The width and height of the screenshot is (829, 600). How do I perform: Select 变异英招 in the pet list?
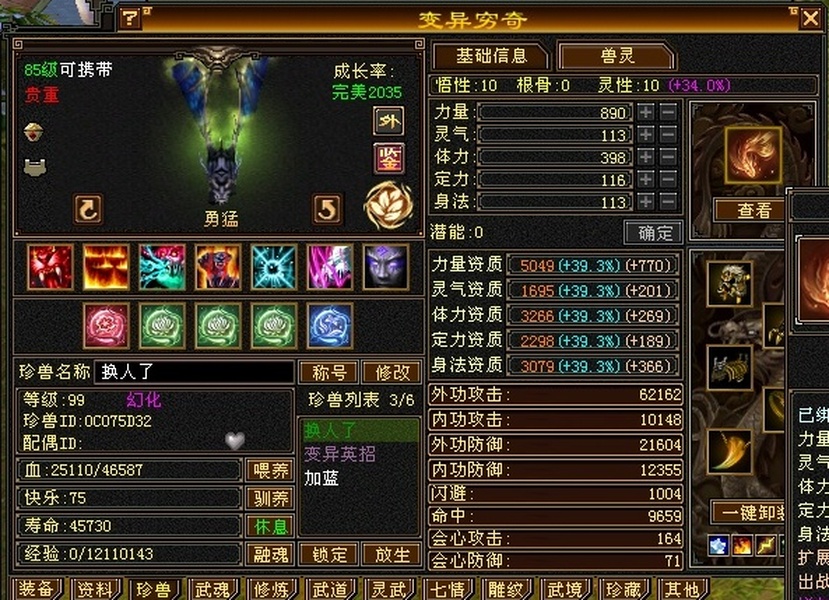click(x=340, y=454)
